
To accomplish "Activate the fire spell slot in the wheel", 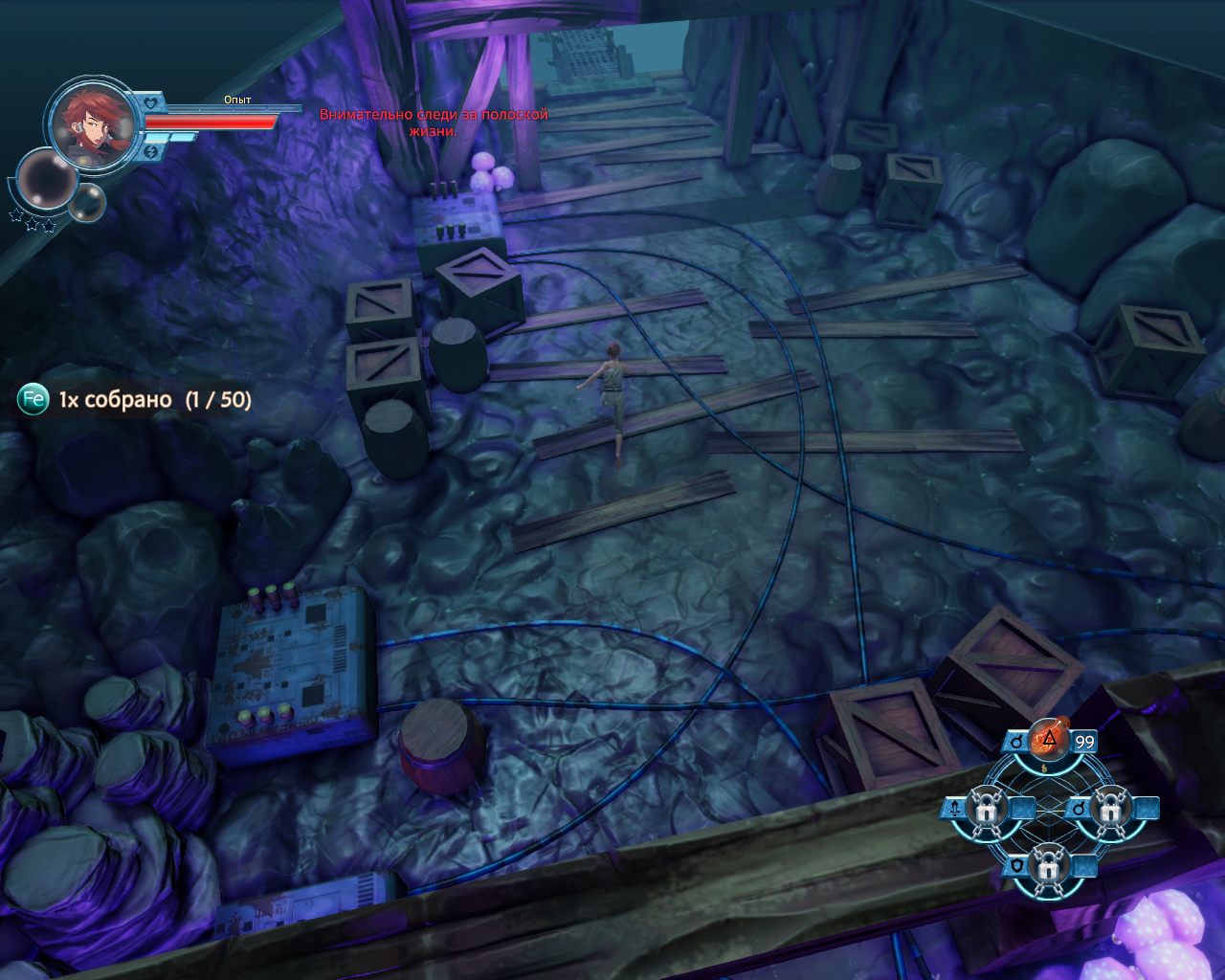I will [x=1050, y=740].
